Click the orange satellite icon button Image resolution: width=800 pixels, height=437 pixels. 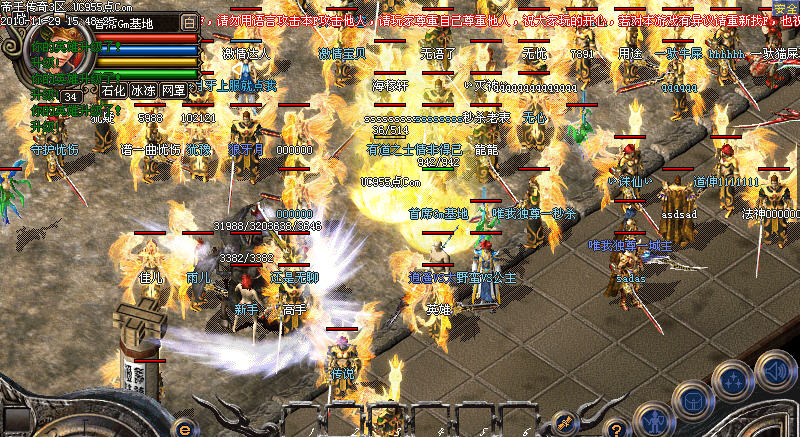[566, 419]
